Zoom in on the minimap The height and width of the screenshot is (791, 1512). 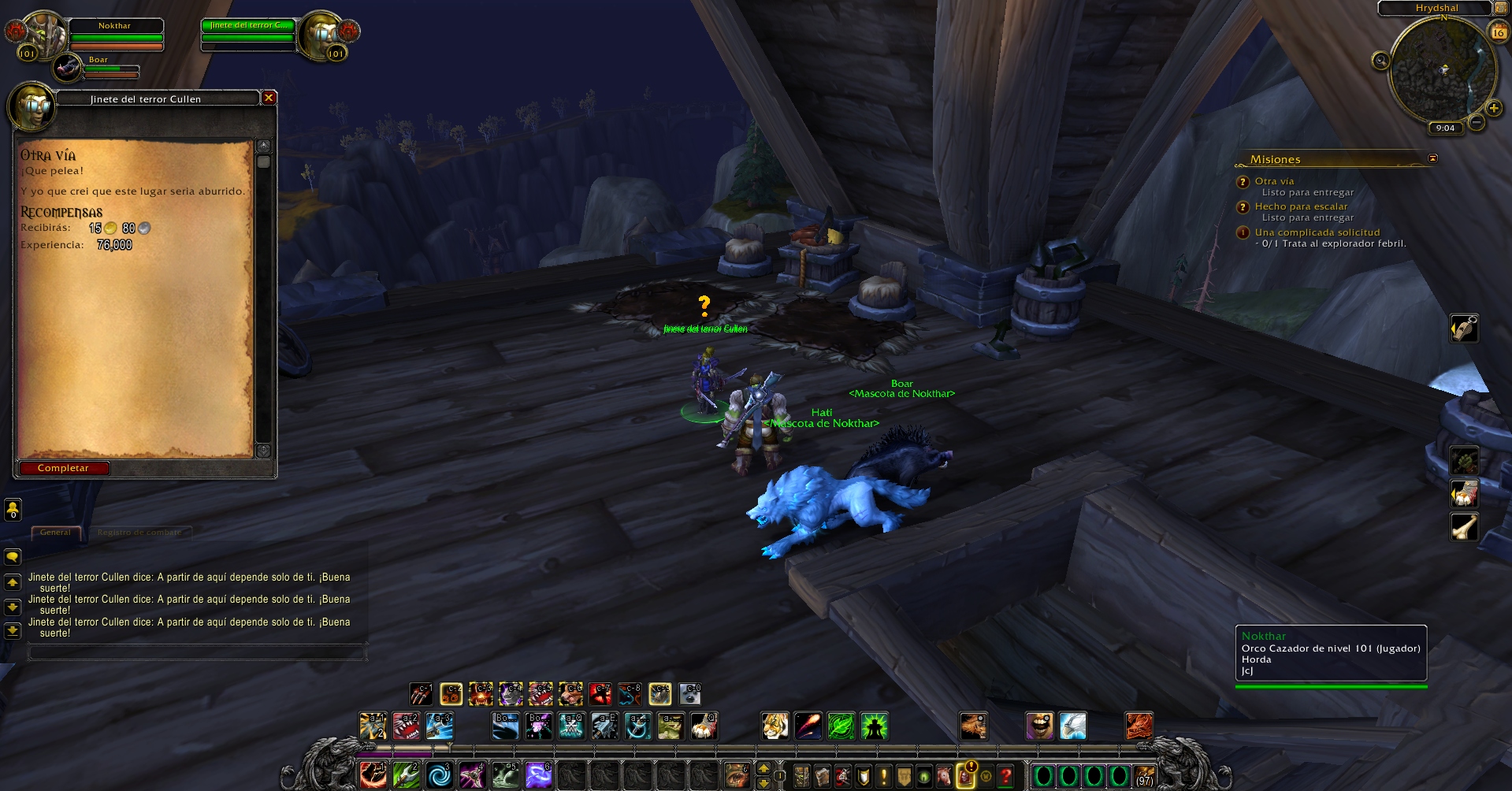coord(1493,108)
